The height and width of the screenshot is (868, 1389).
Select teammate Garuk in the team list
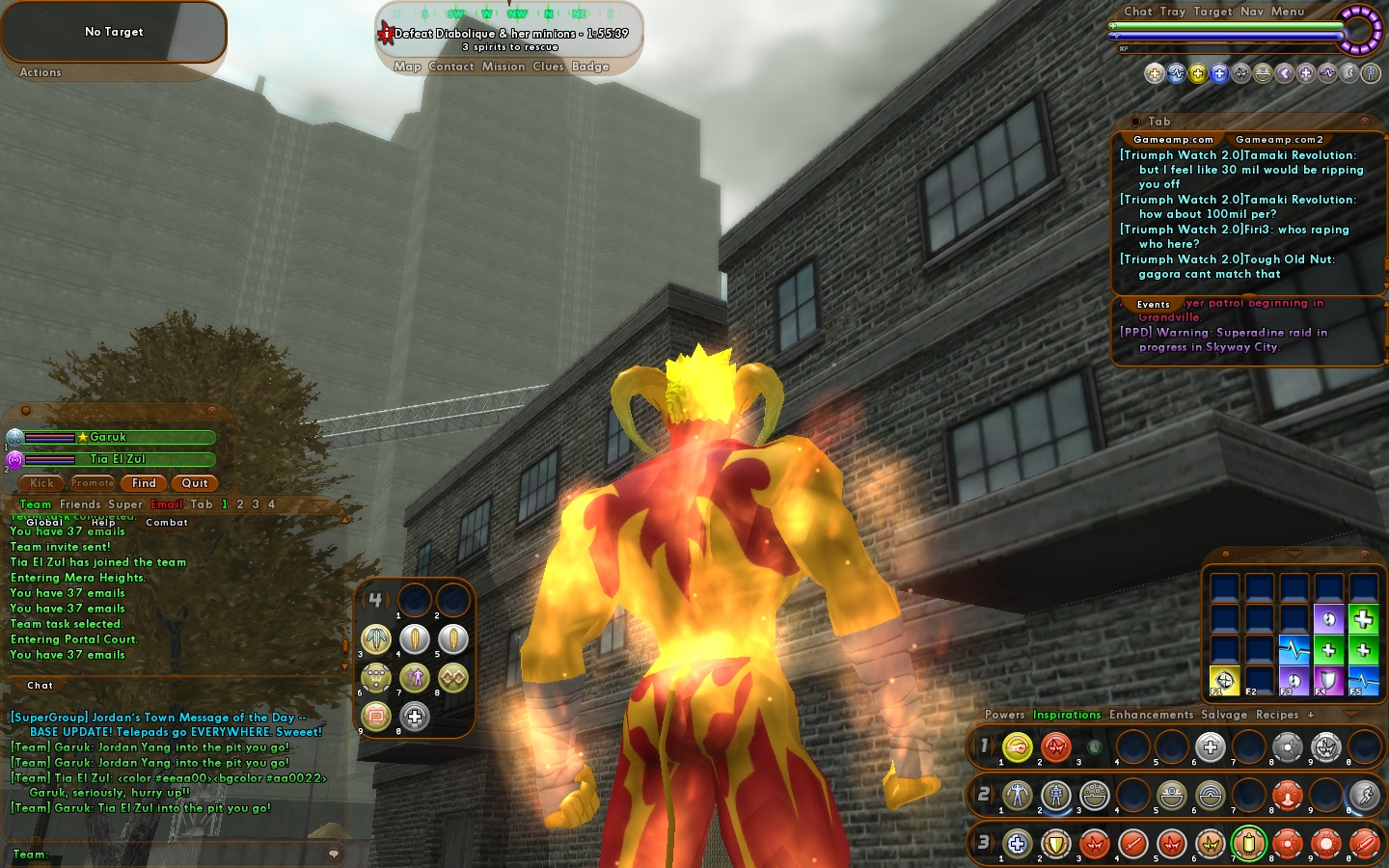point(108,437)
